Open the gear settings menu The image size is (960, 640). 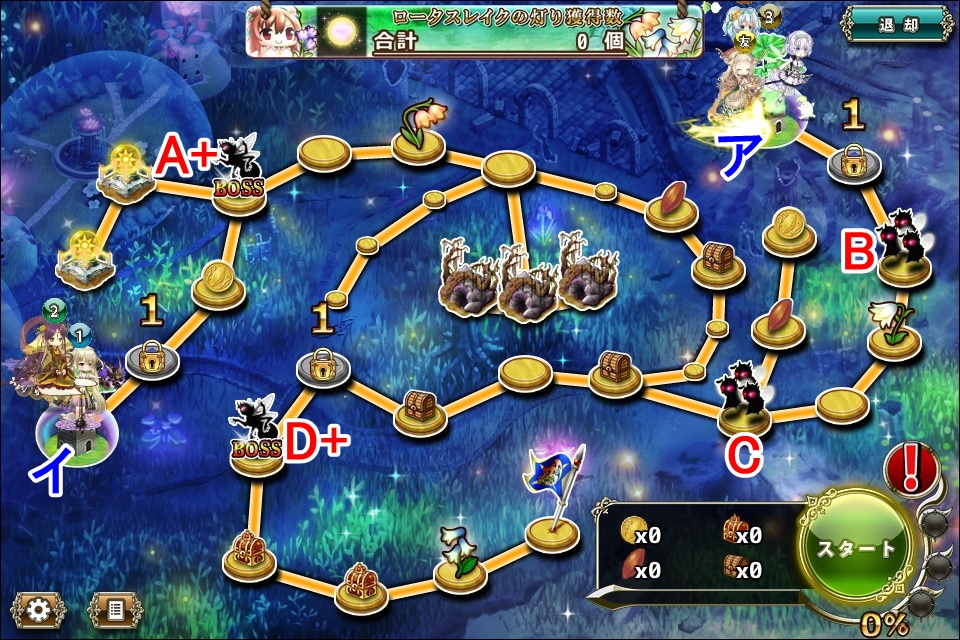(x=39, y=608)
